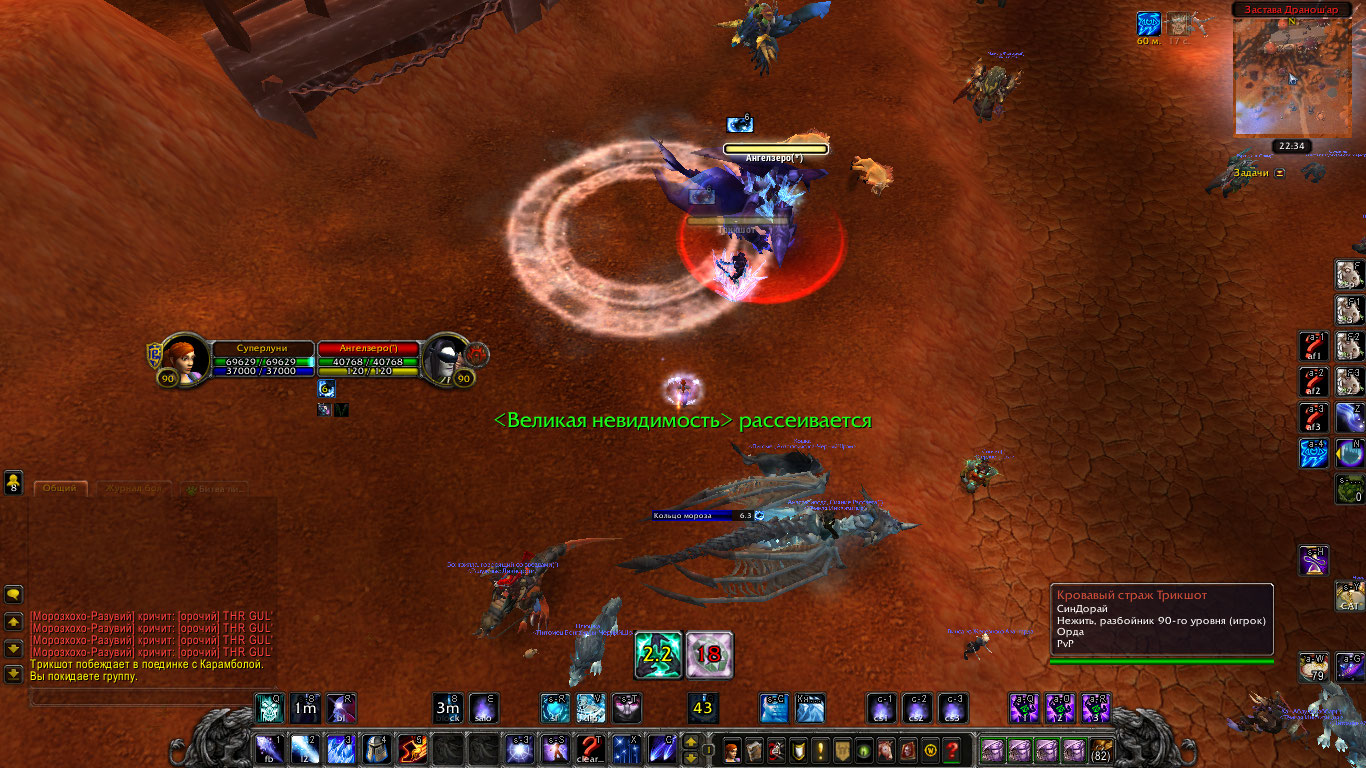Open the red question mark help button
This screenshot has height=768, width=1366.
coord(952,749)
